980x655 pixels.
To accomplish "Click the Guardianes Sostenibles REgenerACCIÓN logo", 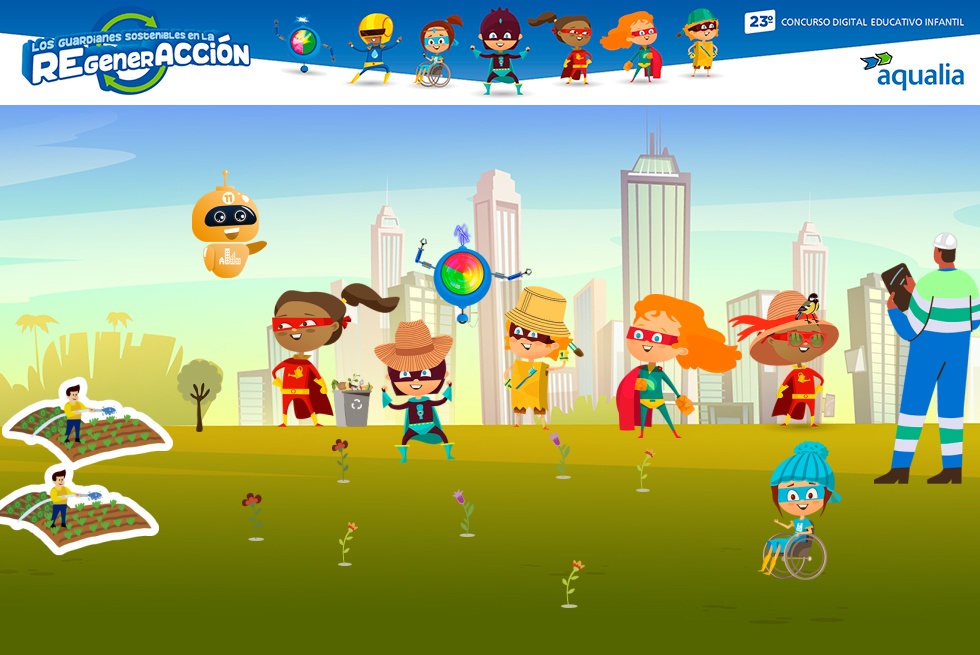I will click(x=136, y=56).
